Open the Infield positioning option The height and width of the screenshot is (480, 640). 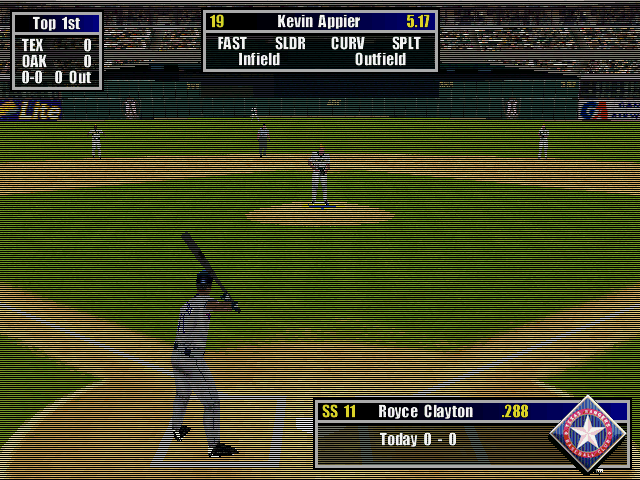(x=259, y=59)
